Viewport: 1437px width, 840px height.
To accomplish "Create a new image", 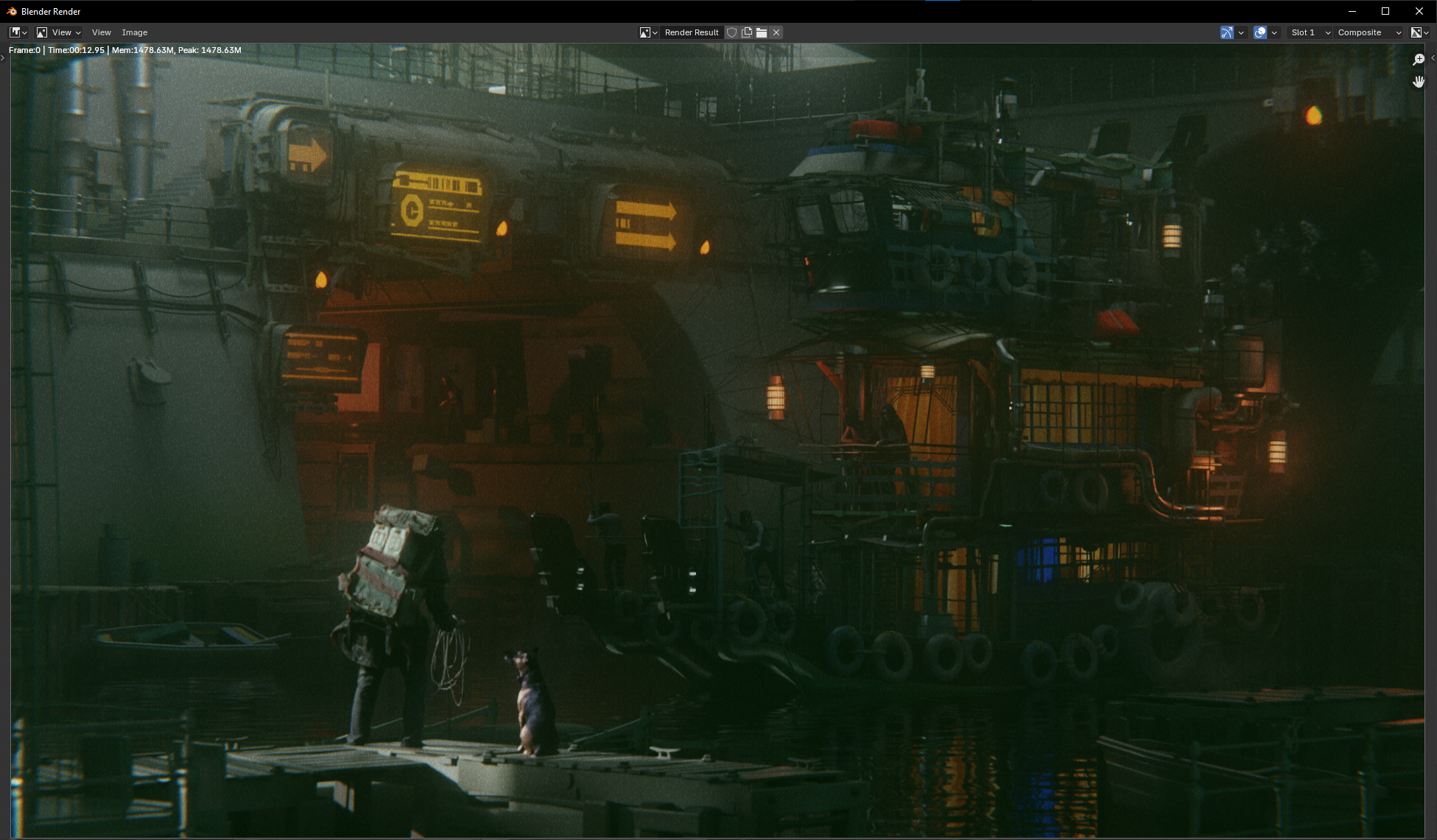I will coord(747,32).
